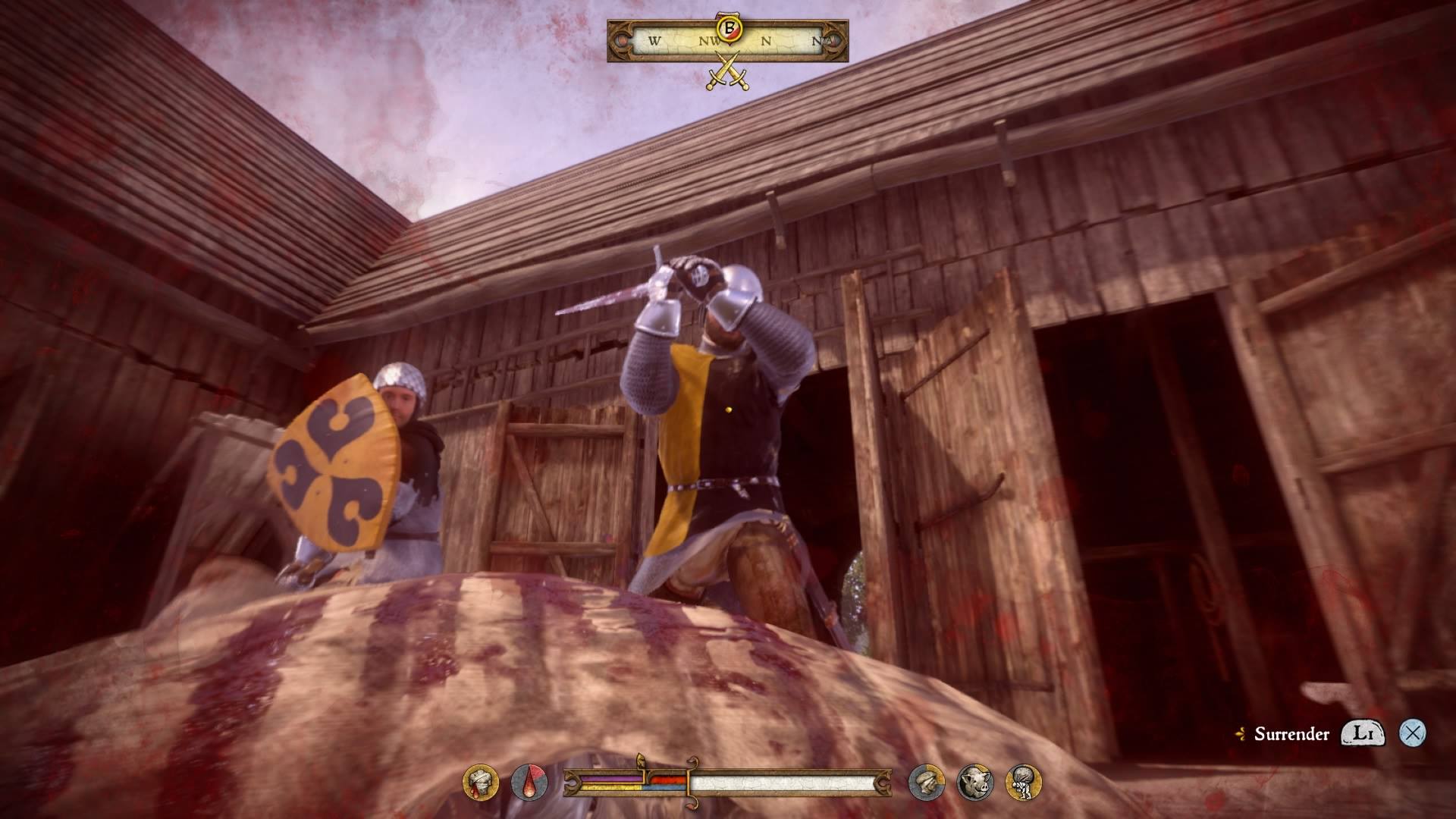Select the capped head status icon
Screen dimensions: 1456x819
(x=927, y=783)
